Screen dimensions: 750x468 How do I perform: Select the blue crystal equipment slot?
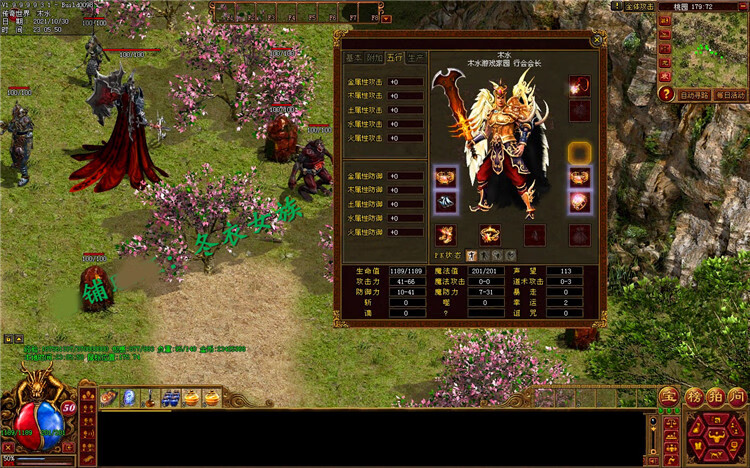[x=445, y=203]
